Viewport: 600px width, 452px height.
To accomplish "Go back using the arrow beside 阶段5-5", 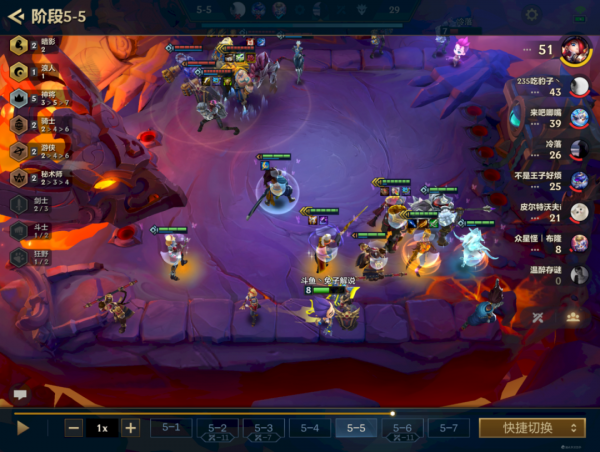I will pos(15,16).
